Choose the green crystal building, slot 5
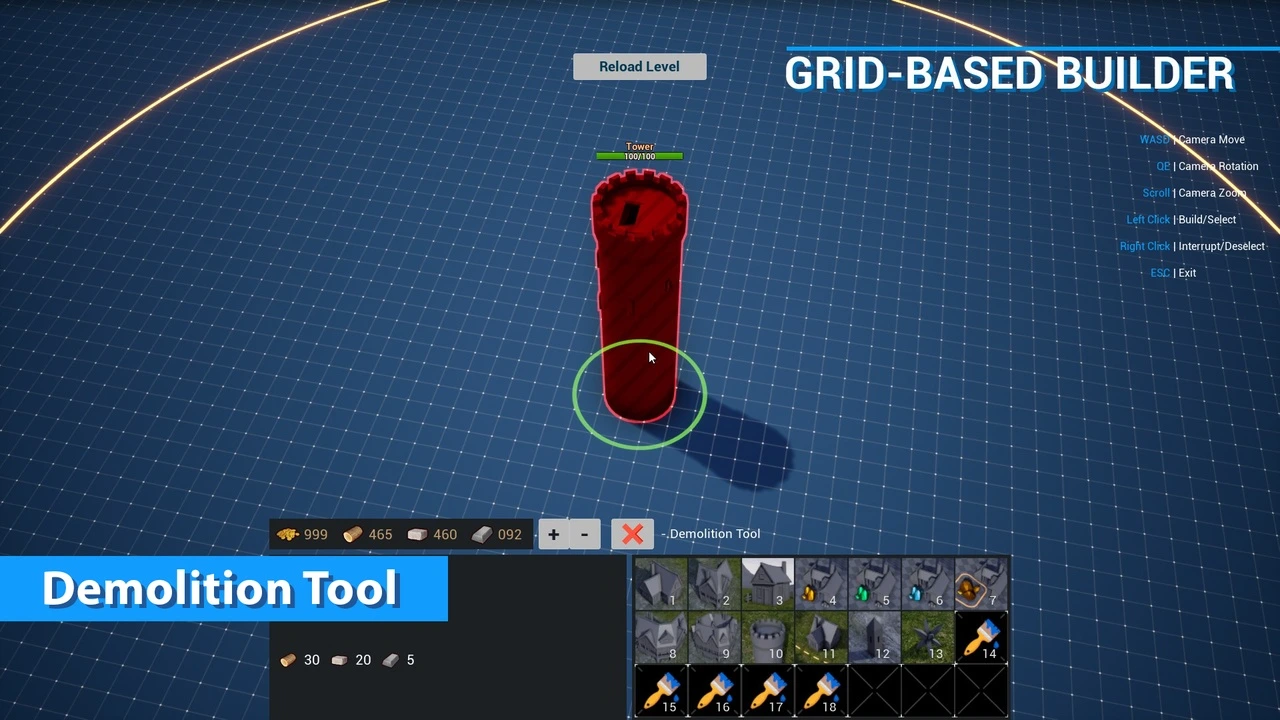Screen dimensions: 1280x720 point(874,584)
